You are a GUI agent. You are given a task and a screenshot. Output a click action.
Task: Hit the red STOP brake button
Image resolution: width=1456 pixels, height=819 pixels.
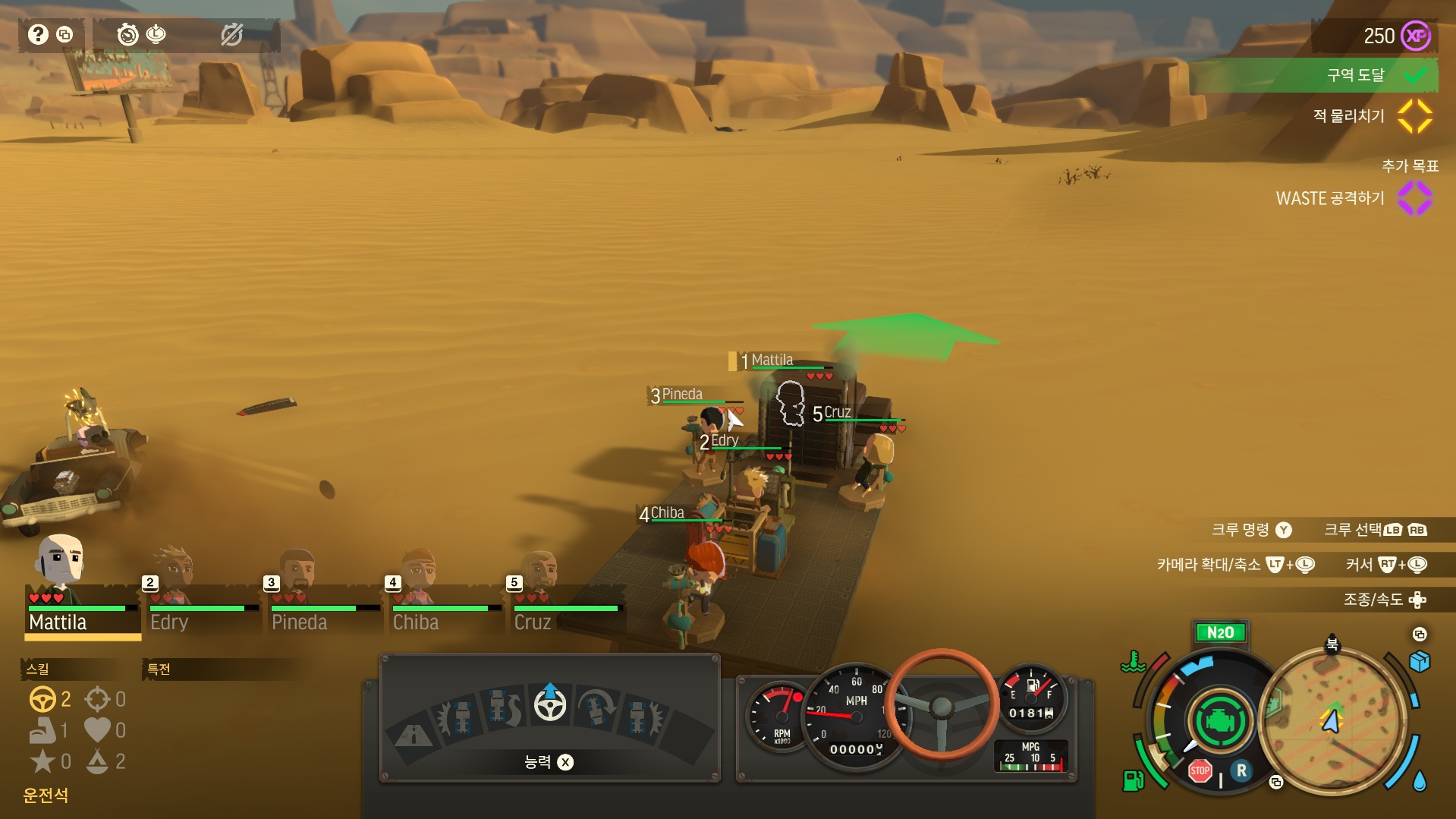[x=1200, y=770]
